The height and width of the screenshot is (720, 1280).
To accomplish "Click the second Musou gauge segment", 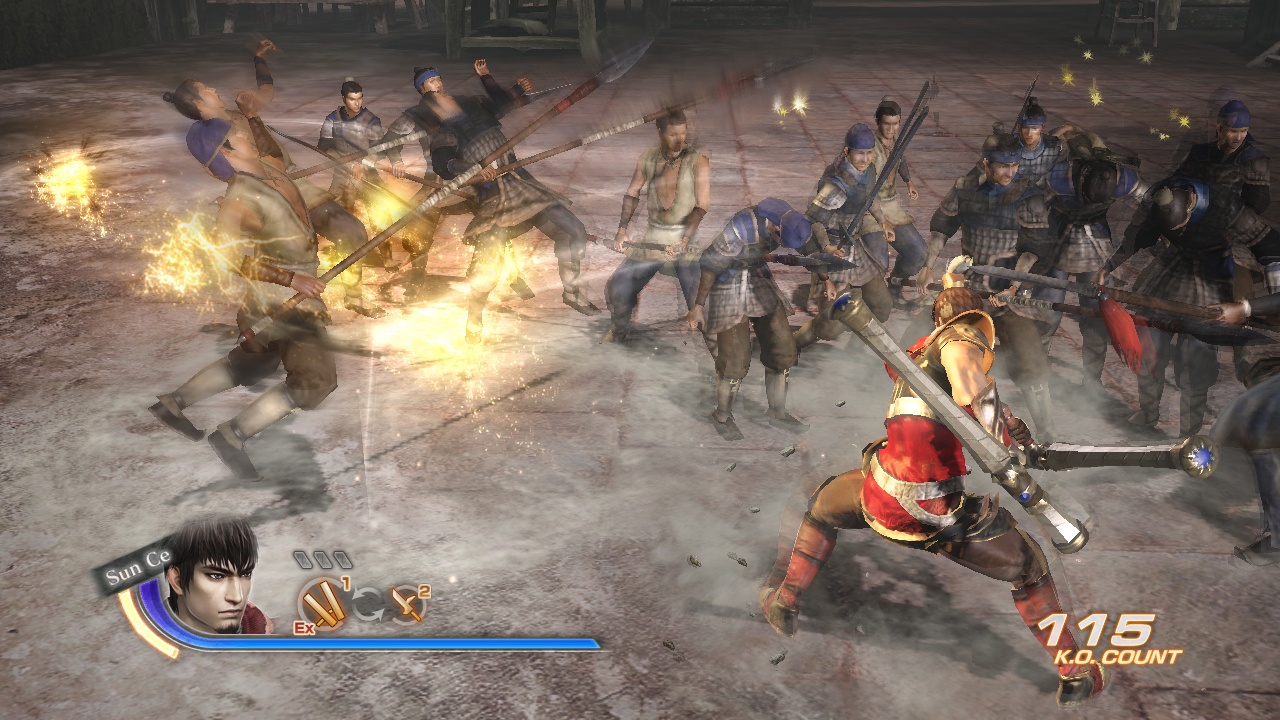I will pos(324,560).
